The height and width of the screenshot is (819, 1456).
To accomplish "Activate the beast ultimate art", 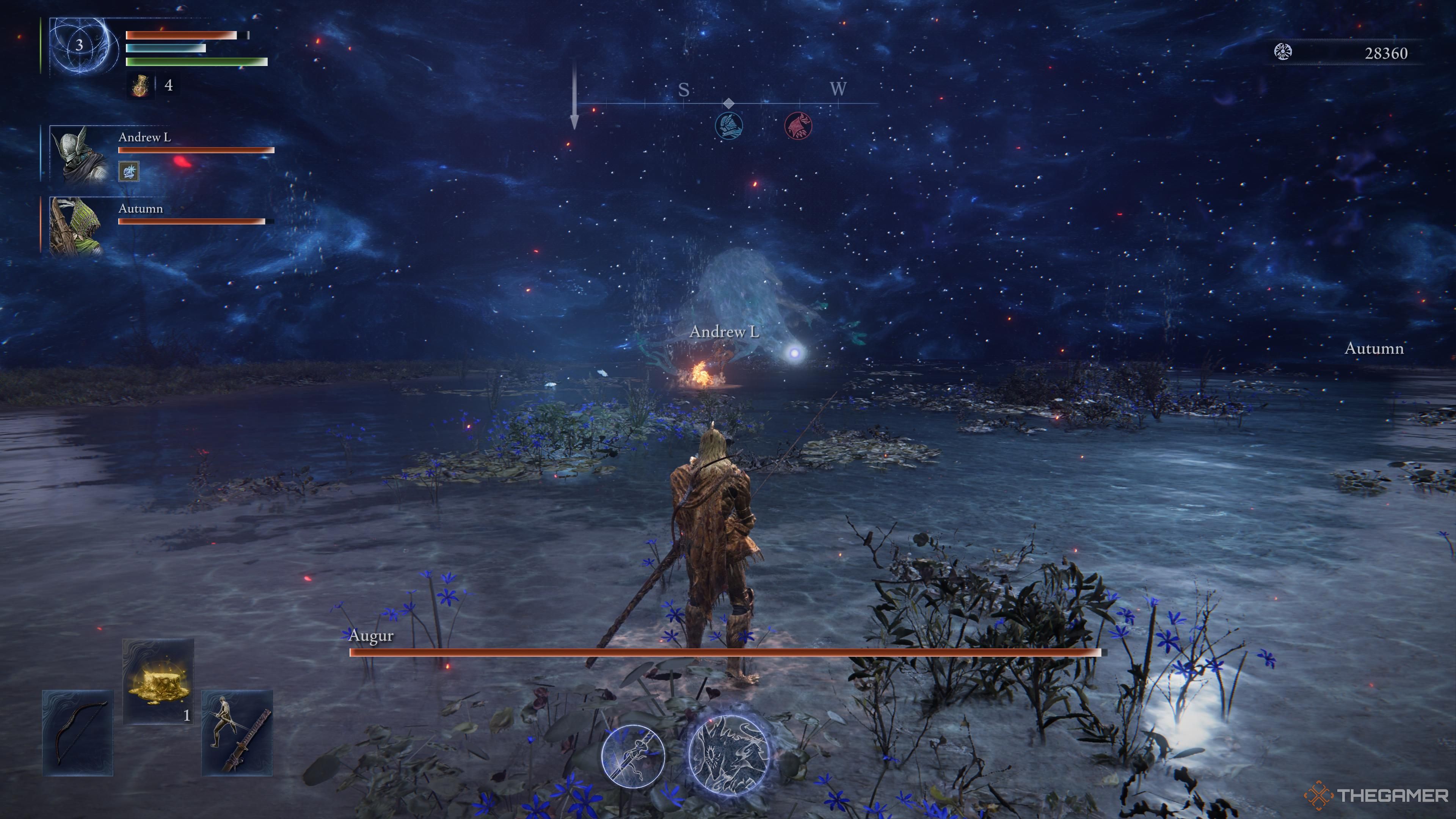I will (x=729, y=755).
